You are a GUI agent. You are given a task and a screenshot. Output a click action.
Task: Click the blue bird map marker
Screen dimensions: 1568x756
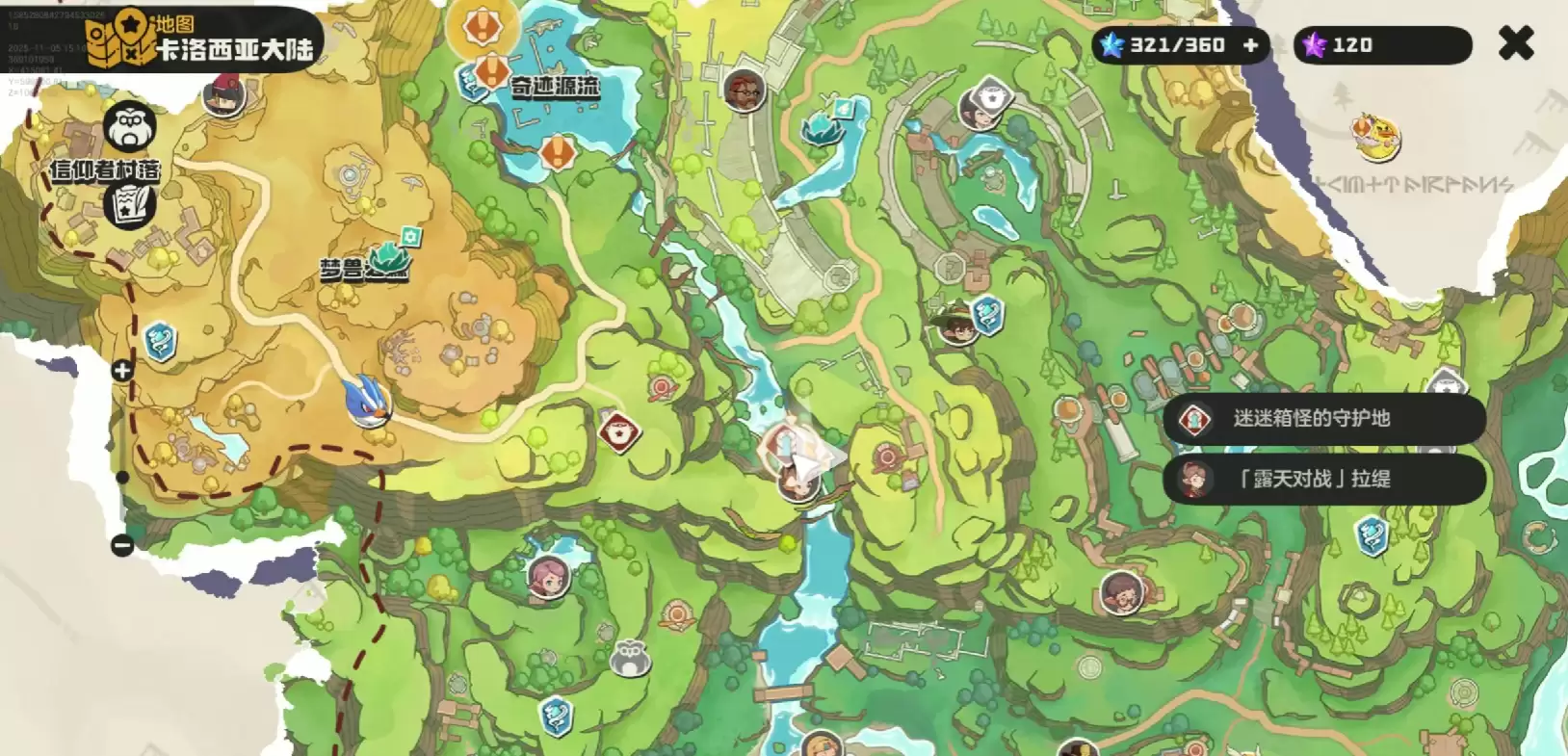tap(368, 401)
